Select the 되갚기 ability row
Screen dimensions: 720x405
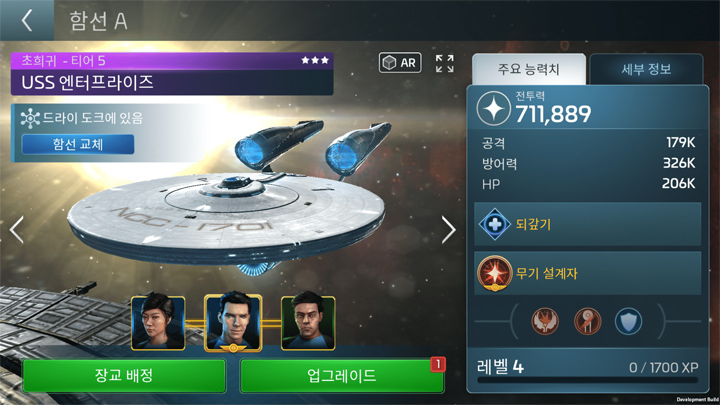click(x=588, y=225)
